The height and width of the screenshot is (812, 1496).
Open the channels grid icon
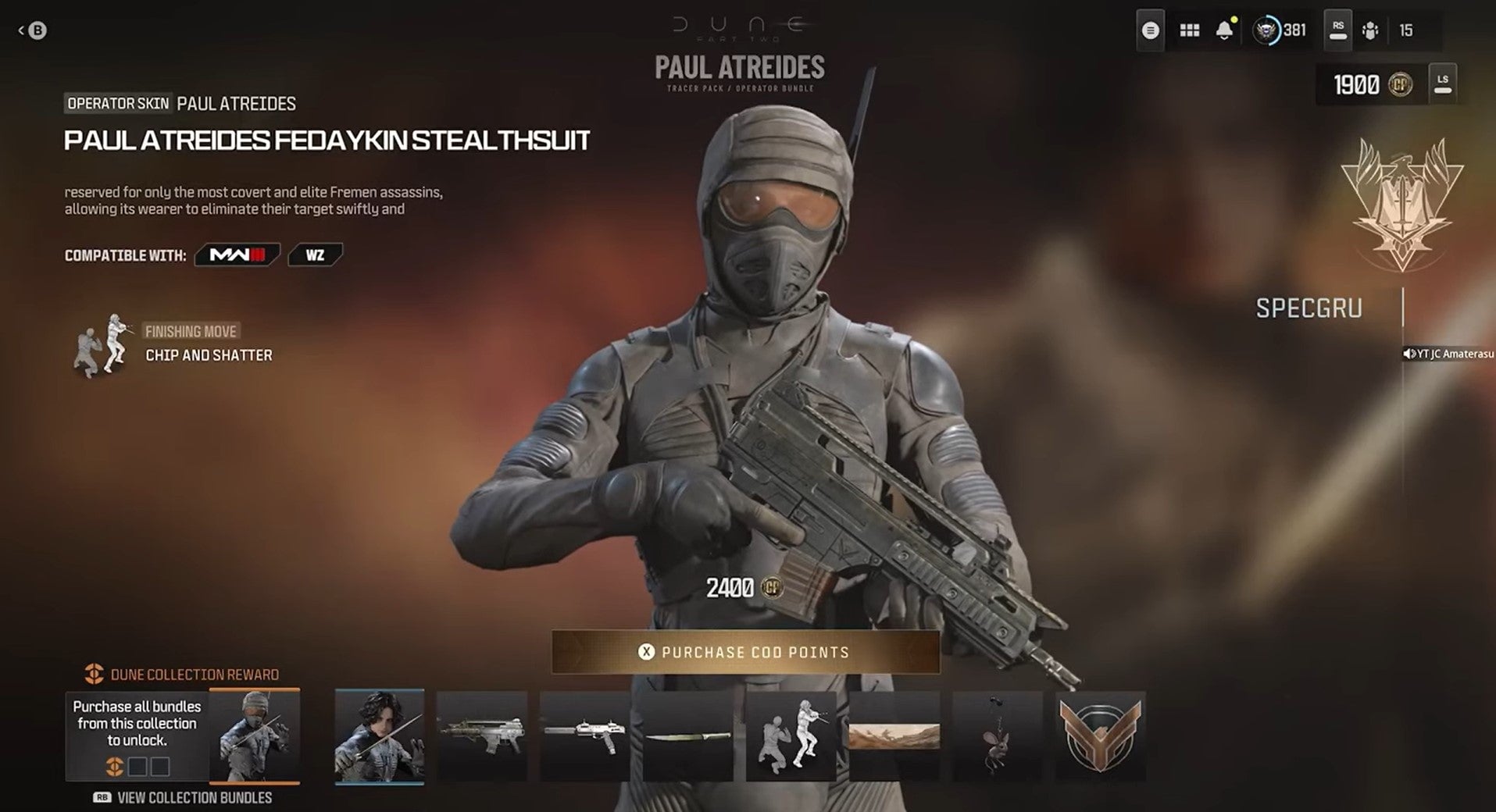click(x=1190, y=29)
